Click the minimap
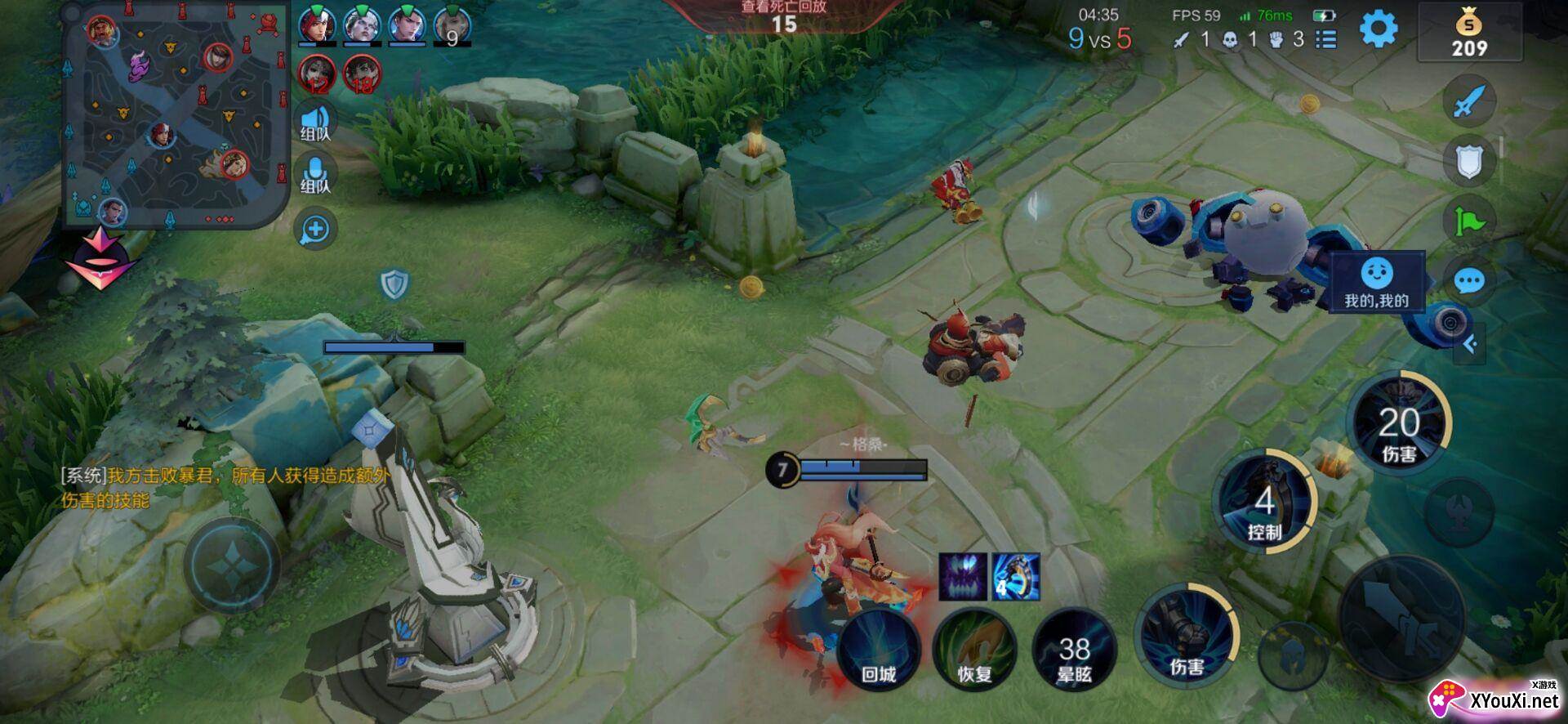This screenshot has width=1568, height=724. tap(176, 114)
